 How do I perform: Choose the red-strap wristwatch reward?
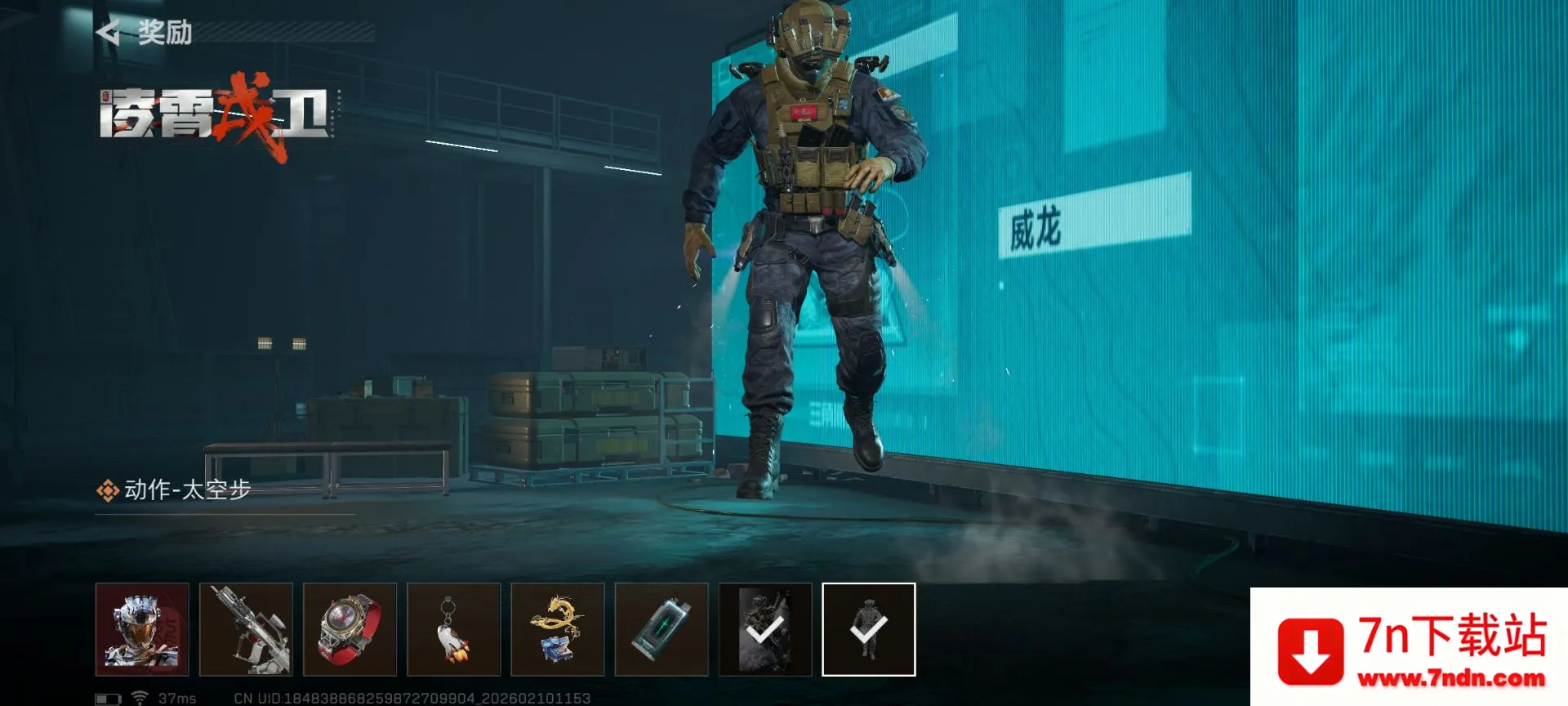[350, 629]
